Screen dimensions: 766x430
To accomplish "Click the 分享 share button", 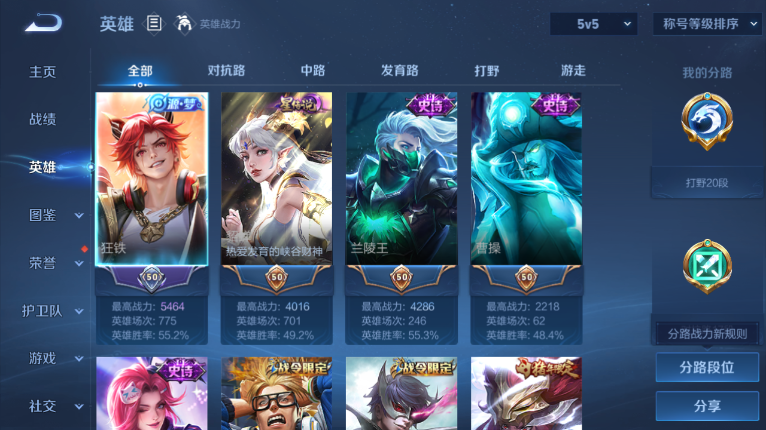I will point(707,406).
